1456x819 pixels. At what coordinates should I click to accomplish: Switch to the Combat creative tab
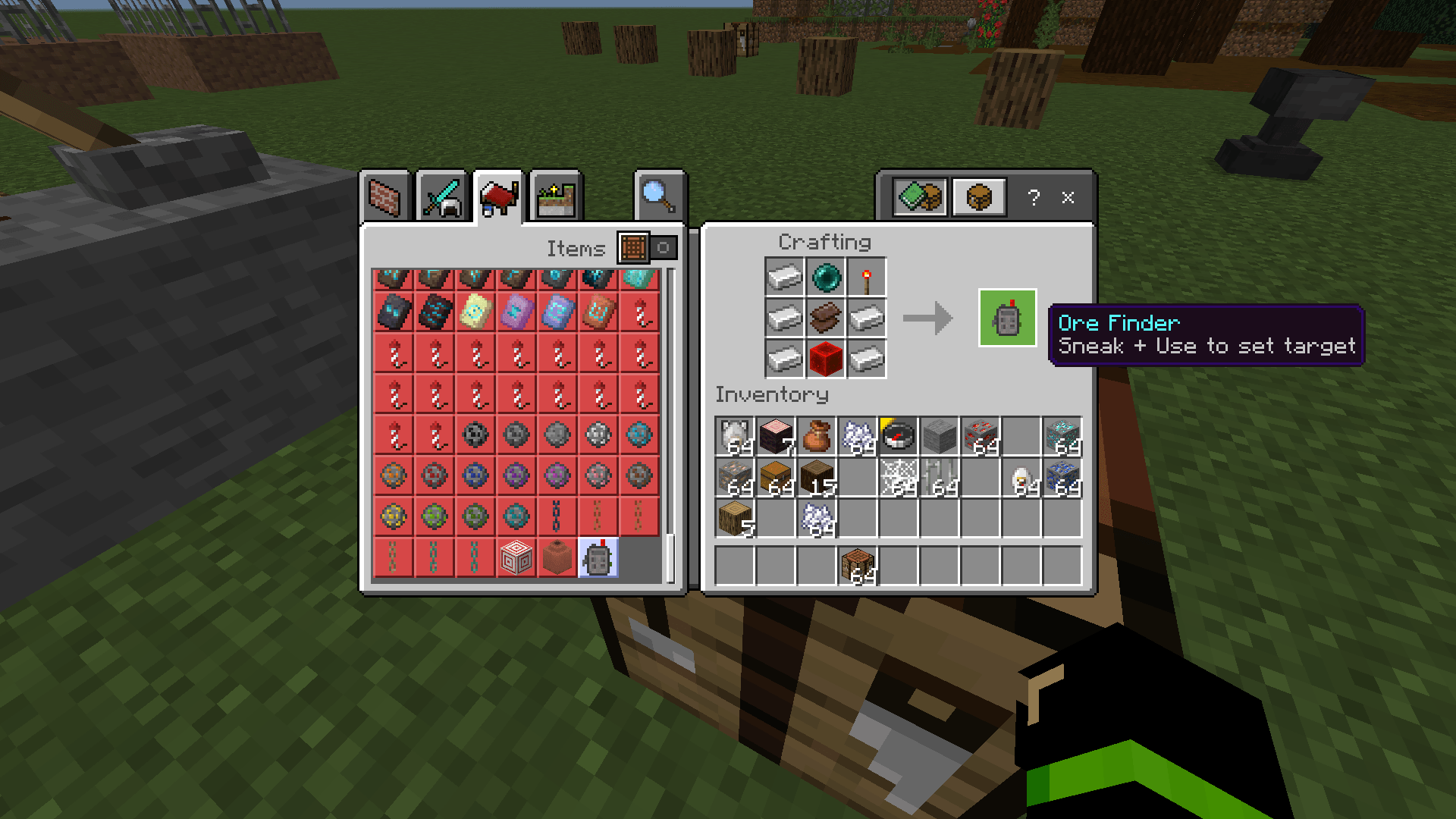tap(444, 196)
